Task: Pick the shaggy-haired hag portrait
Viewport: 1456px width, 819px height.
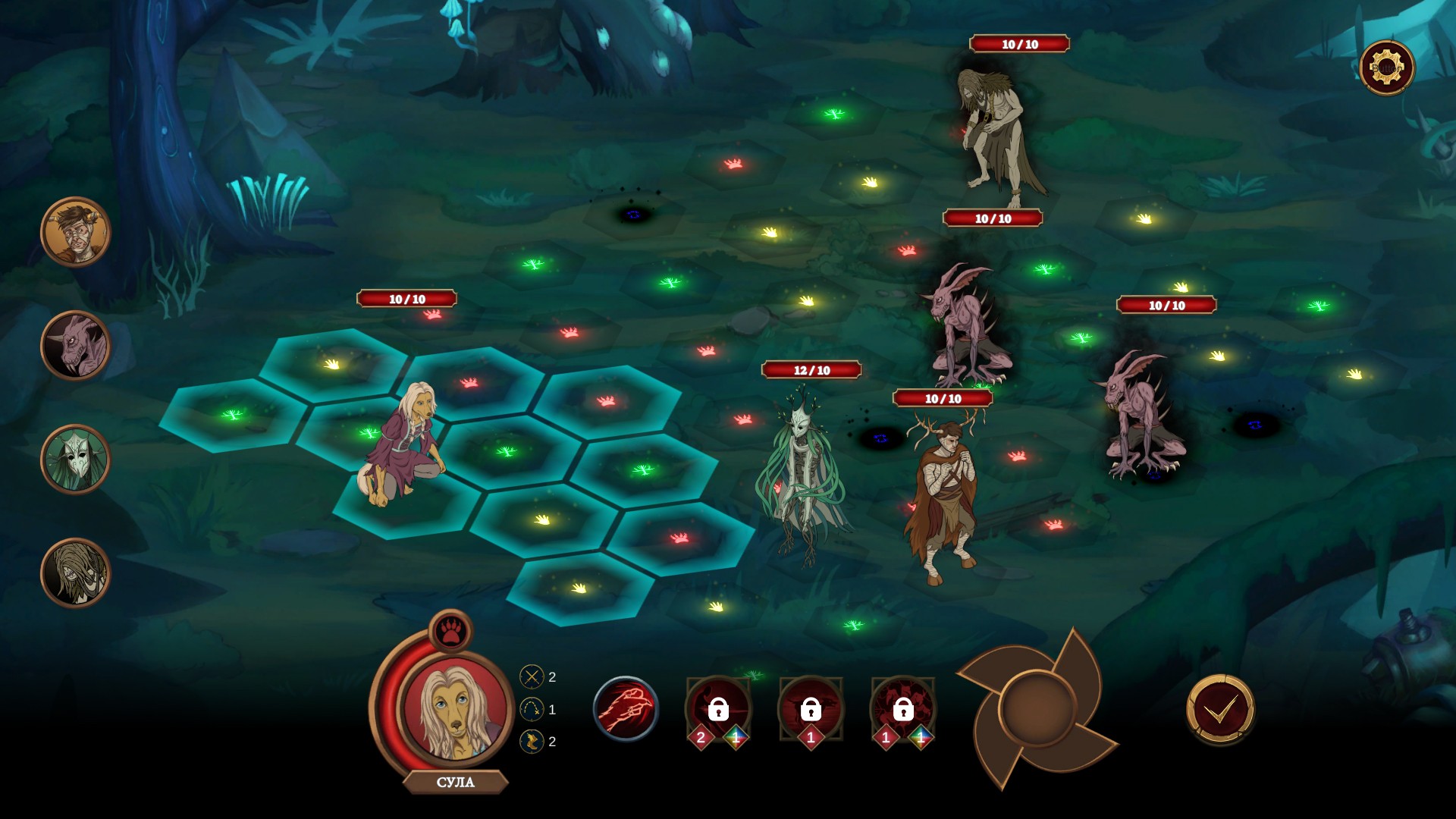Action: pos(76,573)
